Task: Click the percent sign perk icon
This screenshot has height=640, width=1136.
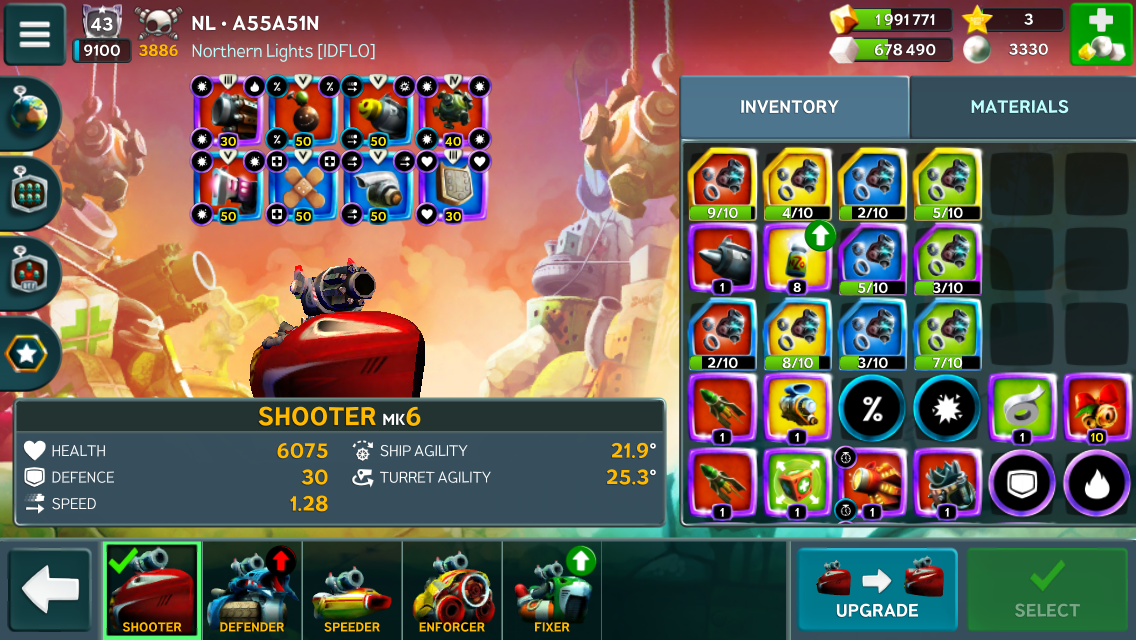Action: 872,409
